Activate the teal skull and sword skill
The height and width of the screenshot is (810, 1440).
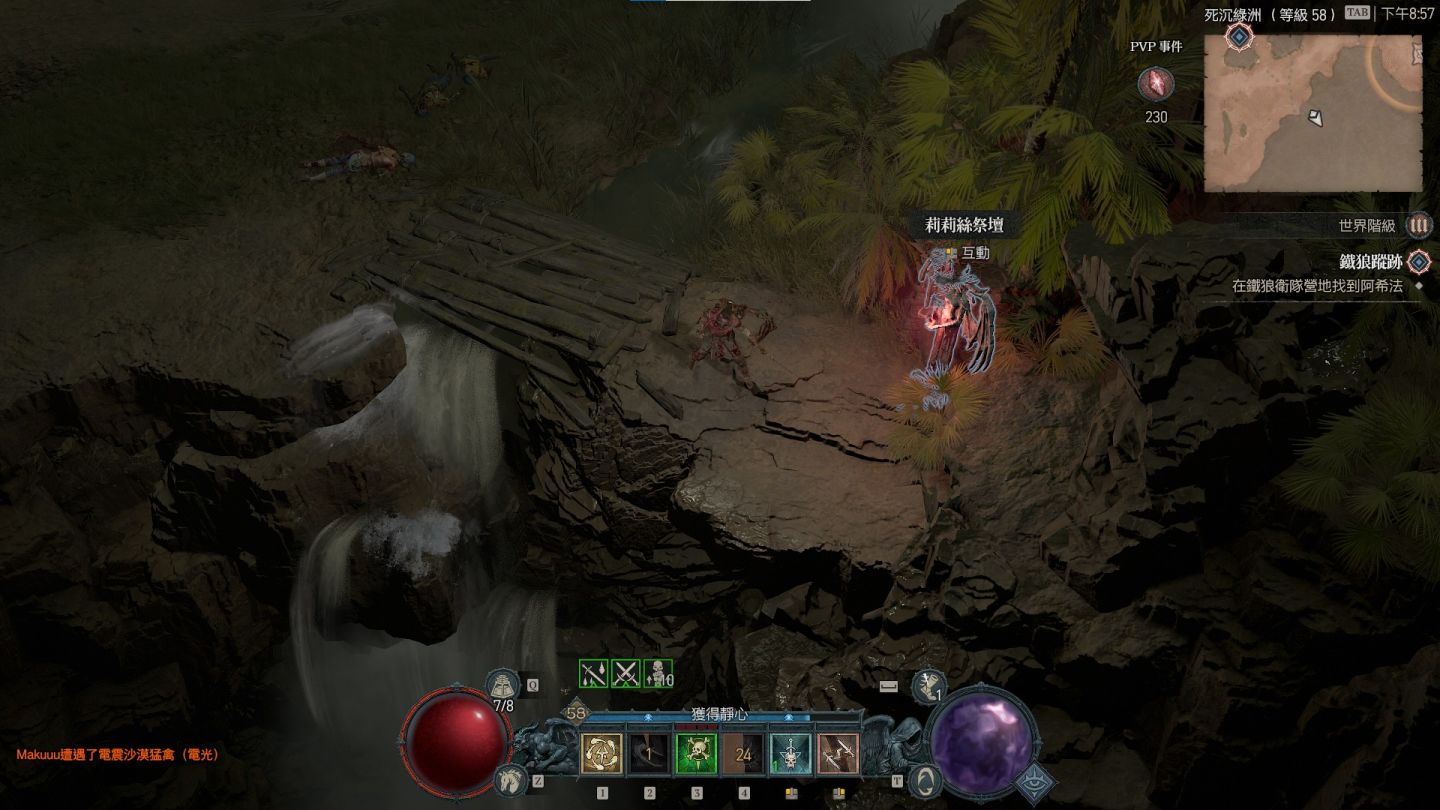click(790, 754)
